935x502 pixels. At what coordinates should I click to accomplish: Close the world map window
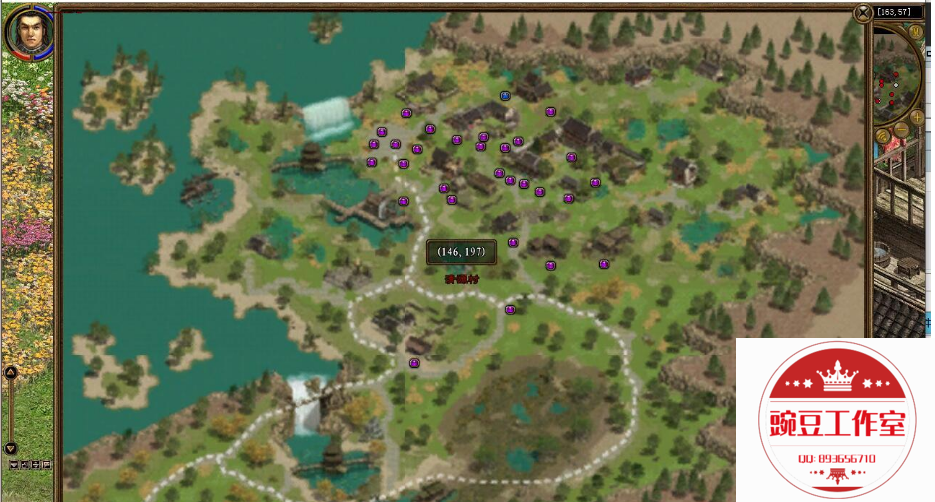(863, 13)
